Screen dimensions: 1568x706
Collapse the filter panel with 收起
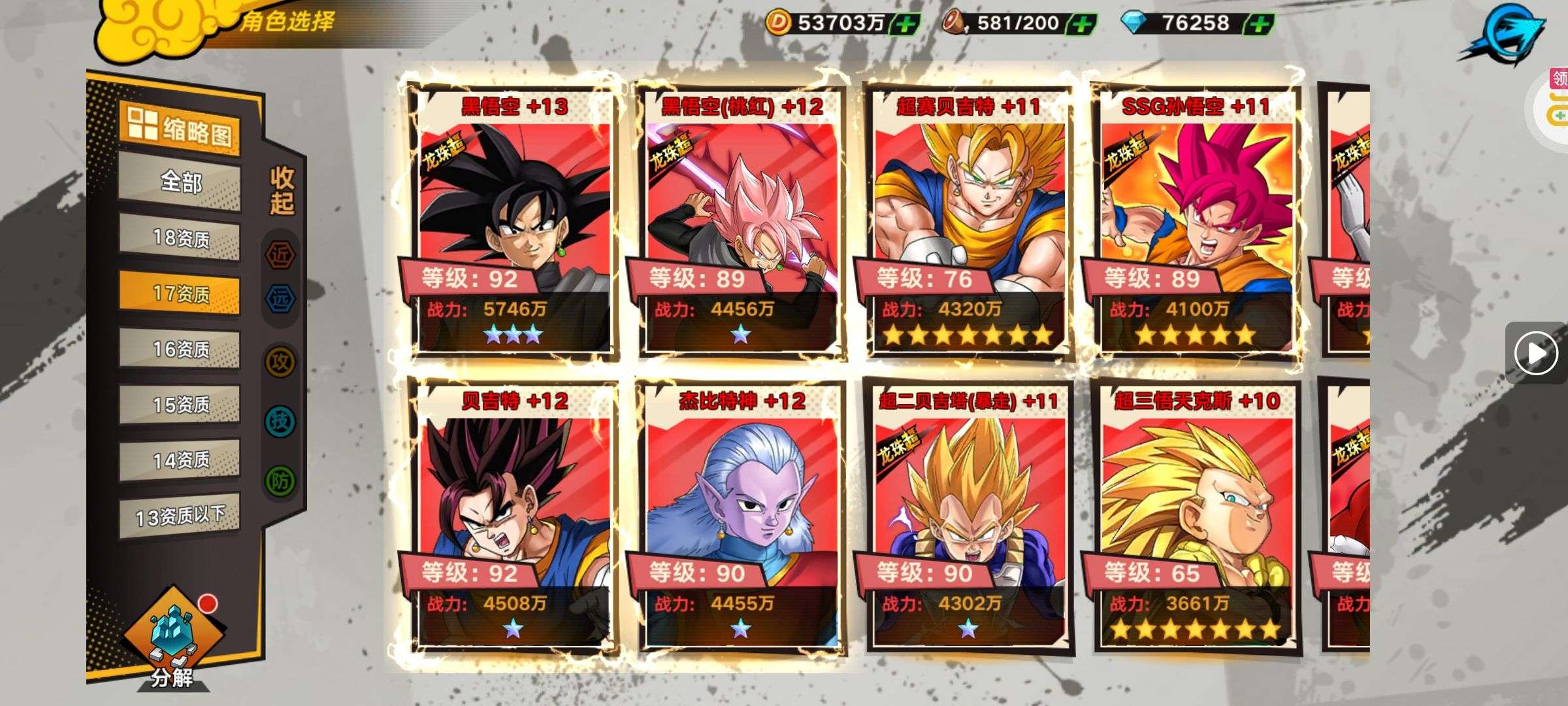pos(282,190)
